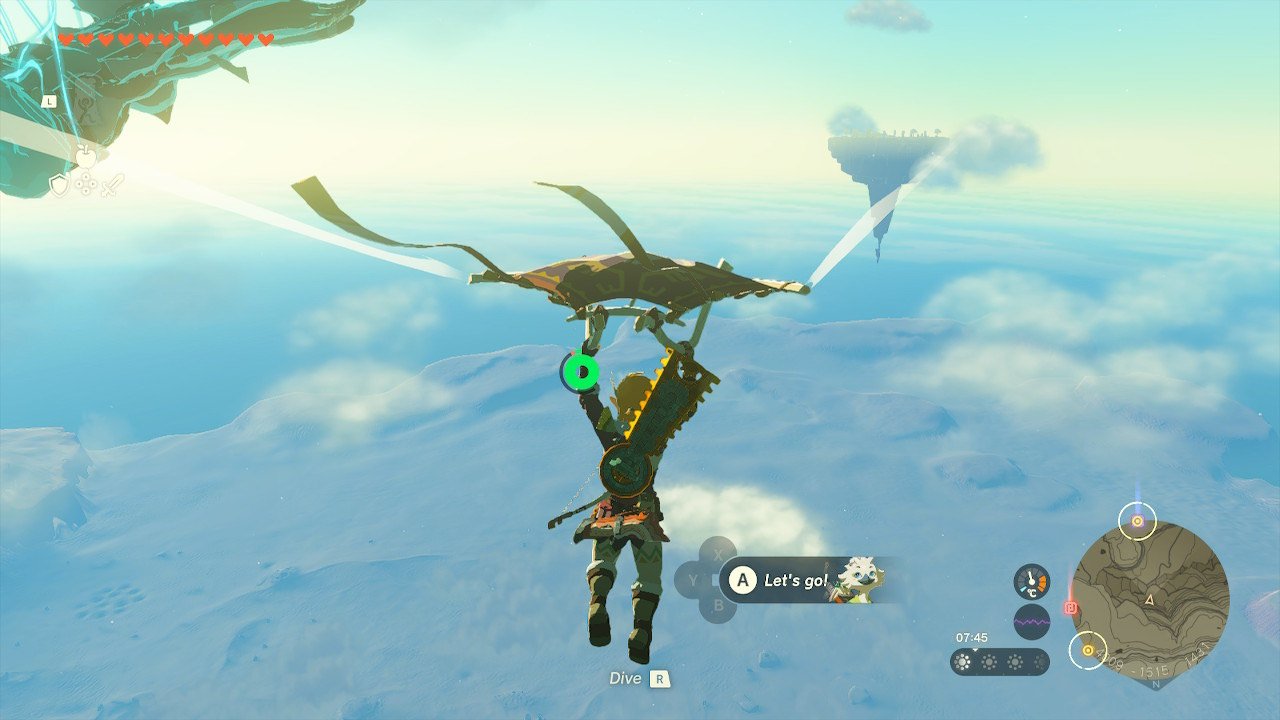1280x720 pixels.
Task: Click the red stamp marker beside the minimap
Action: pyautogui.click(x=1071, y=607)
